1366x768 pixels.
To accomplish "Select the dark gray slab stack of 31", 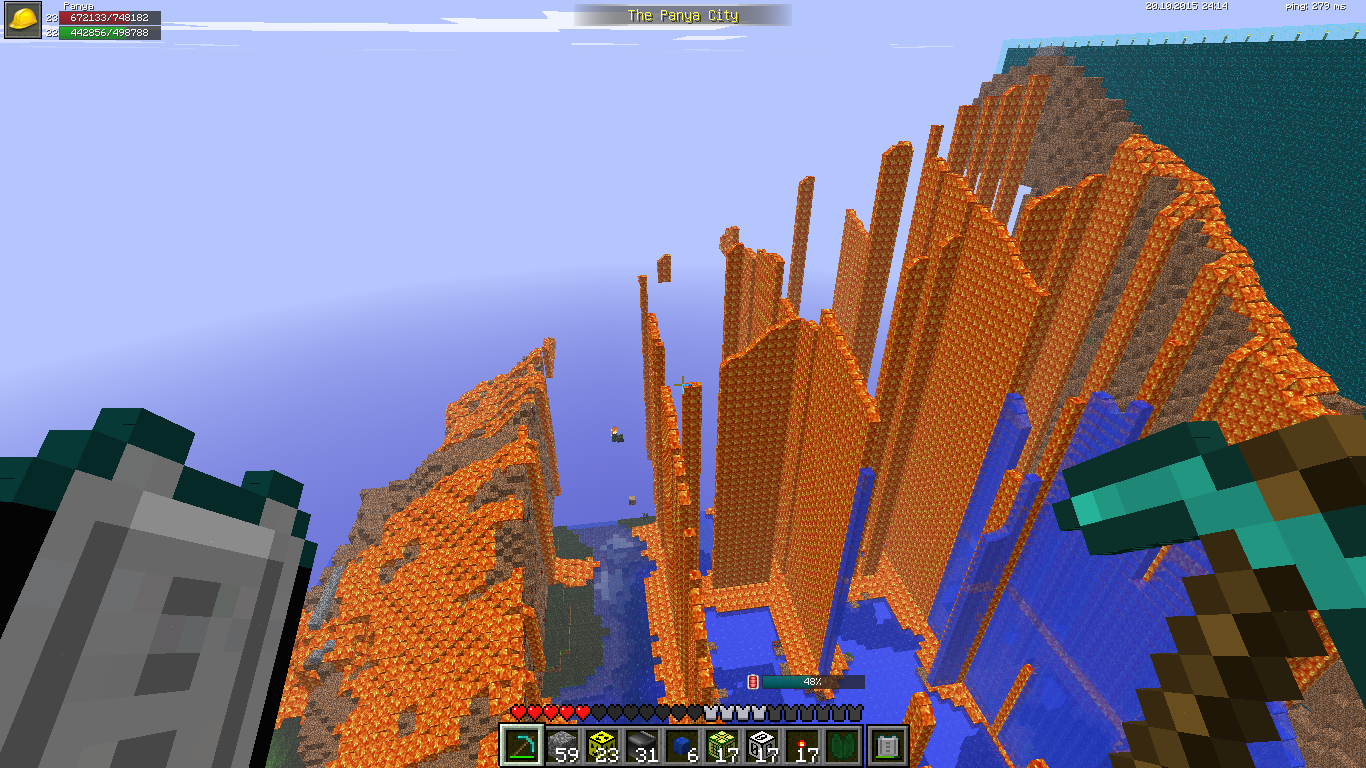I will (642, 746).
